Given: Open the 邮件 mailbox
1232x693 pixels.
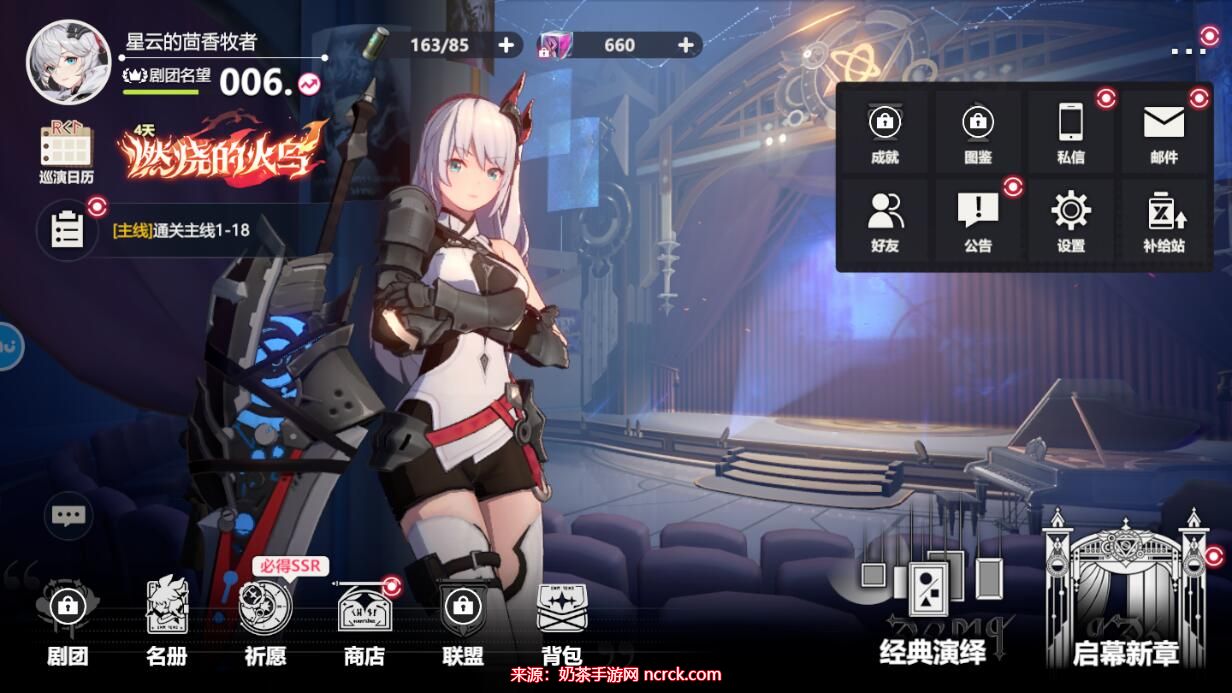Looking at the screenshot, I should [1164, 133].
